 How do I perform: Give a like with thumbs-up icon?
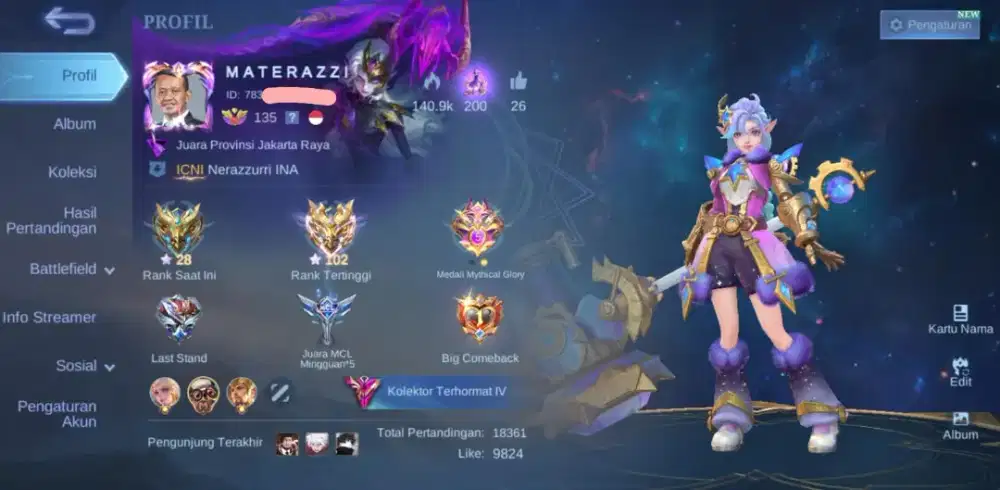coord(518,82)
